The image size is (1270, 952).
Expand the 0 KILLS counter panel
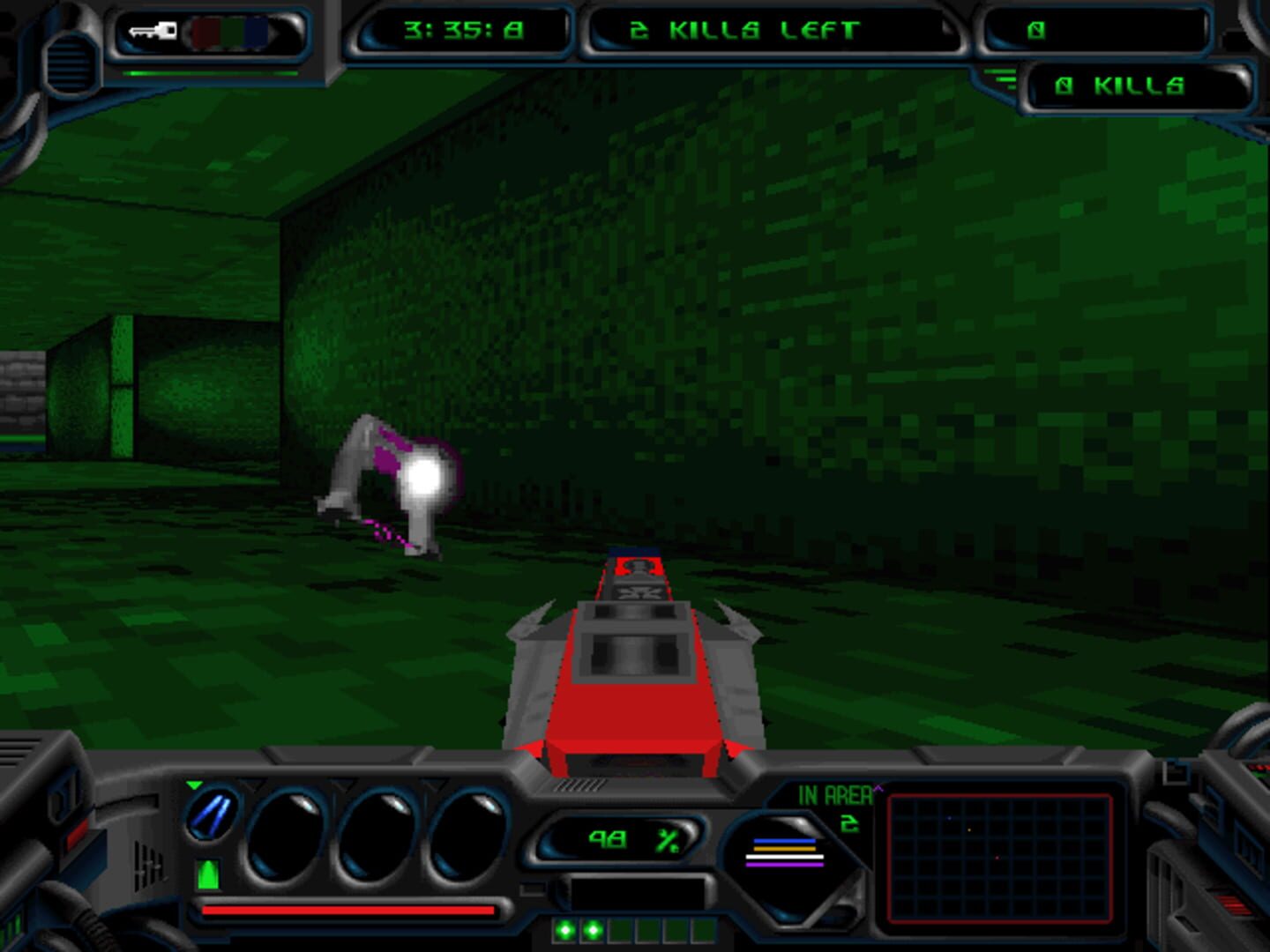(x=1120, y=86)
